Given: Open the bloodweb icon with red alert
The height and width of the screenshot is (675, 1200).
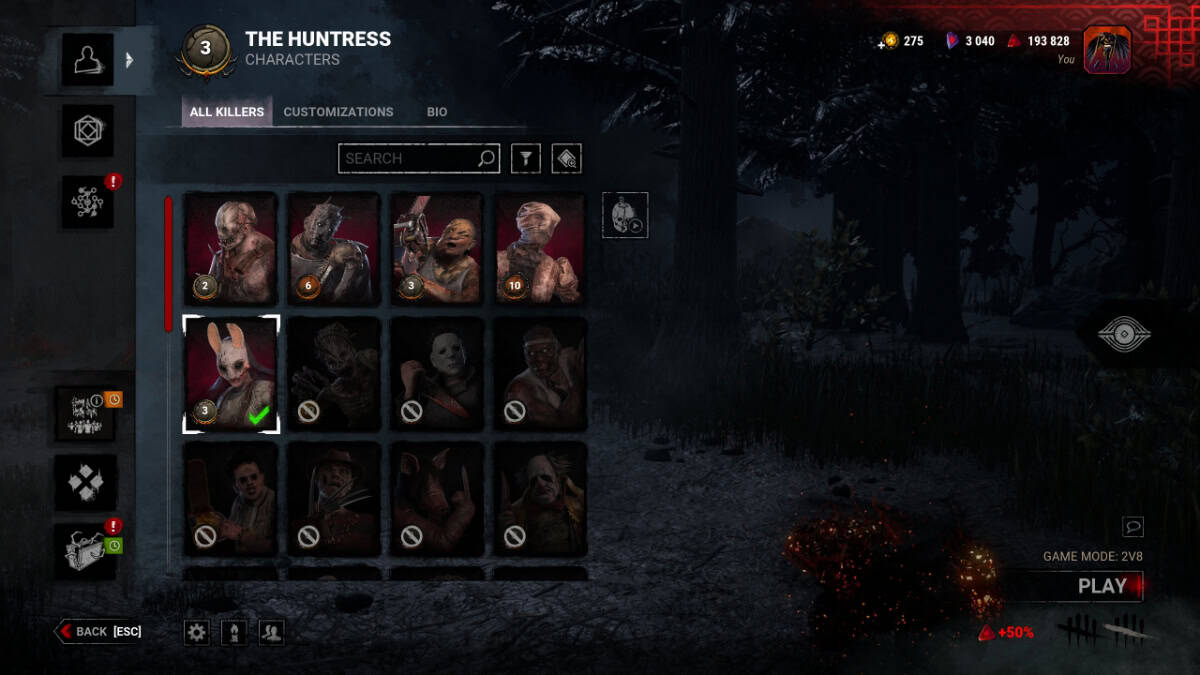Looking at the screenshot, I should (87, 201).
